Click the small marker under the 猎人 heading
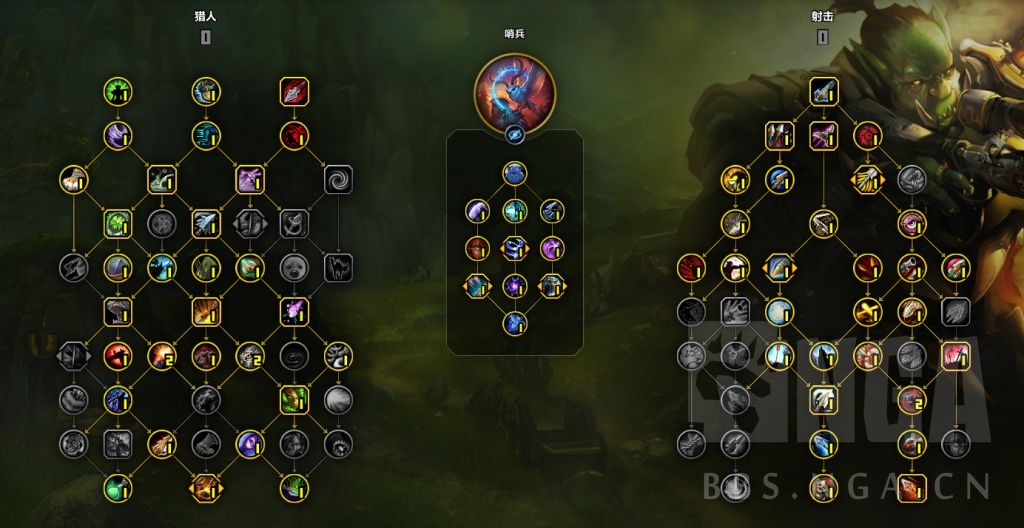 tap(206, 38)
